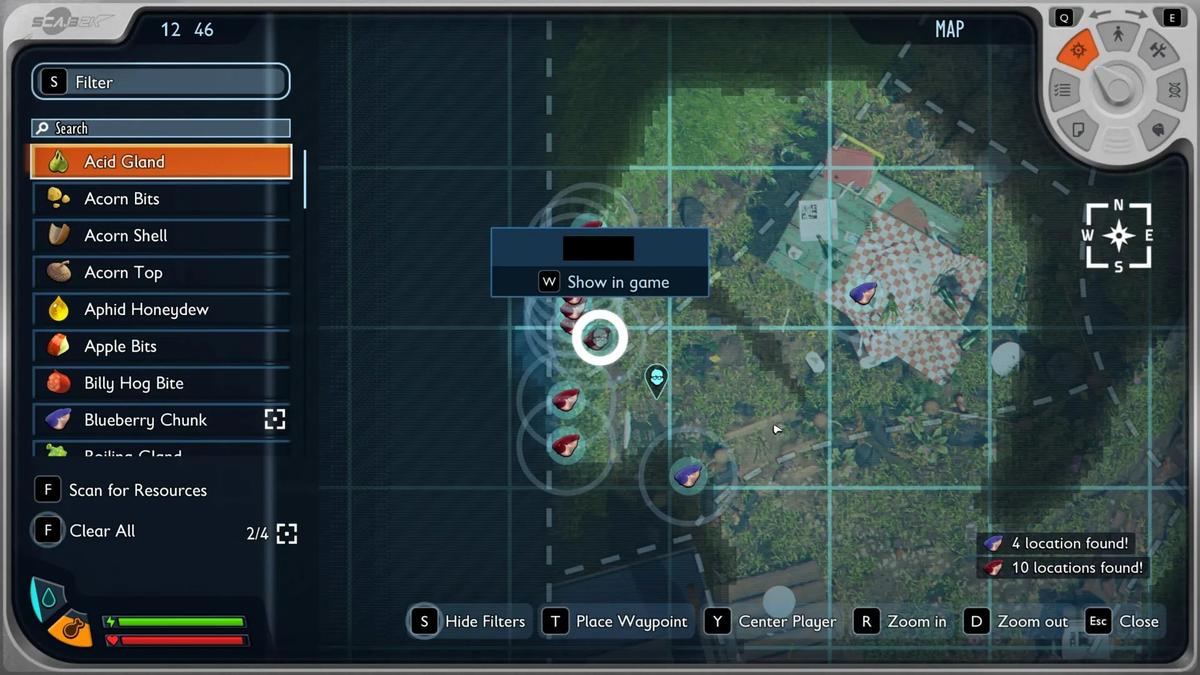This screenshot has height=675, width=1200.
Task: Center the map on the player
Action: (x=771, y=621)
